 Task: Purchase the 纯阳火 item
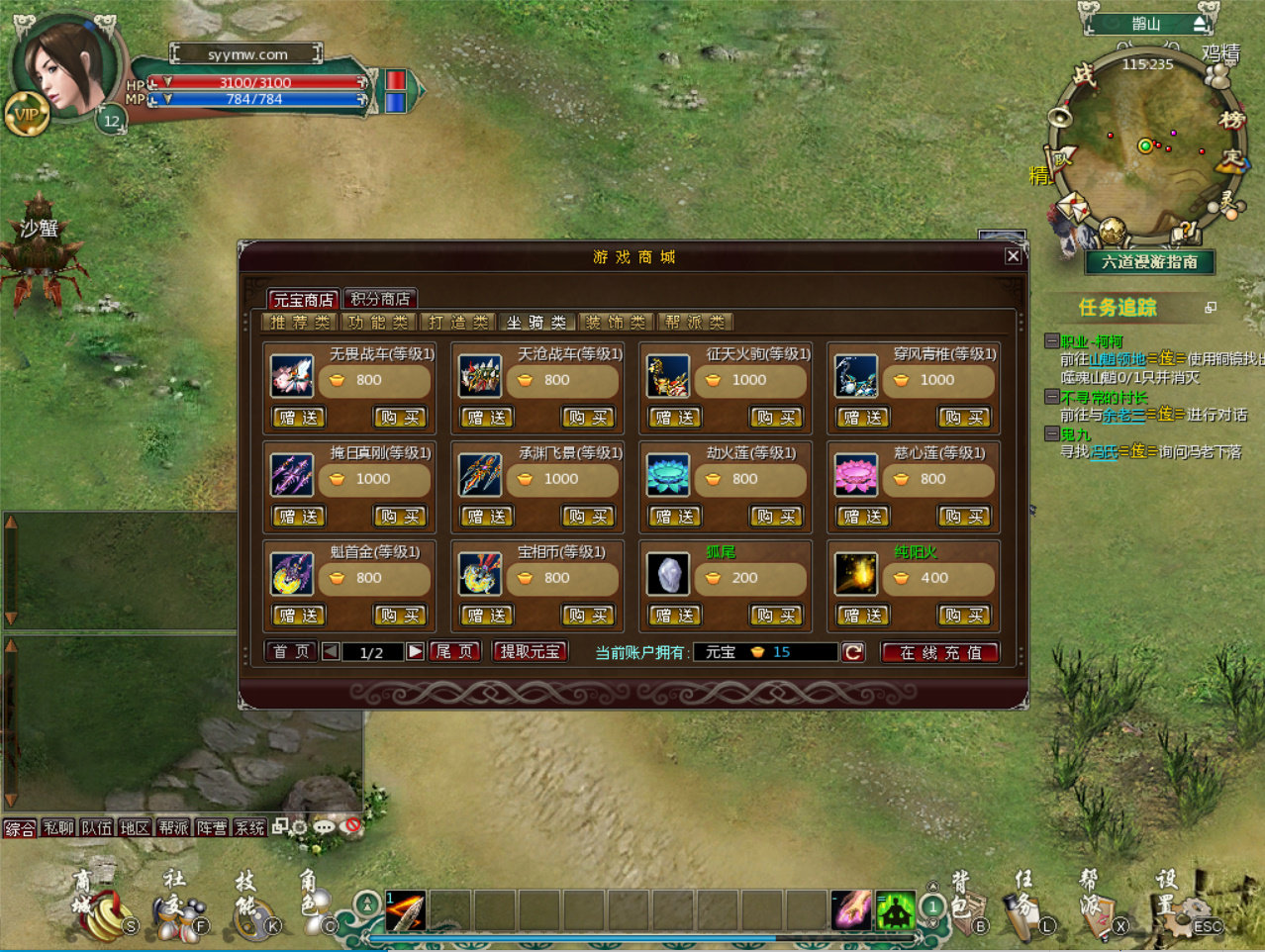(964, 616)
